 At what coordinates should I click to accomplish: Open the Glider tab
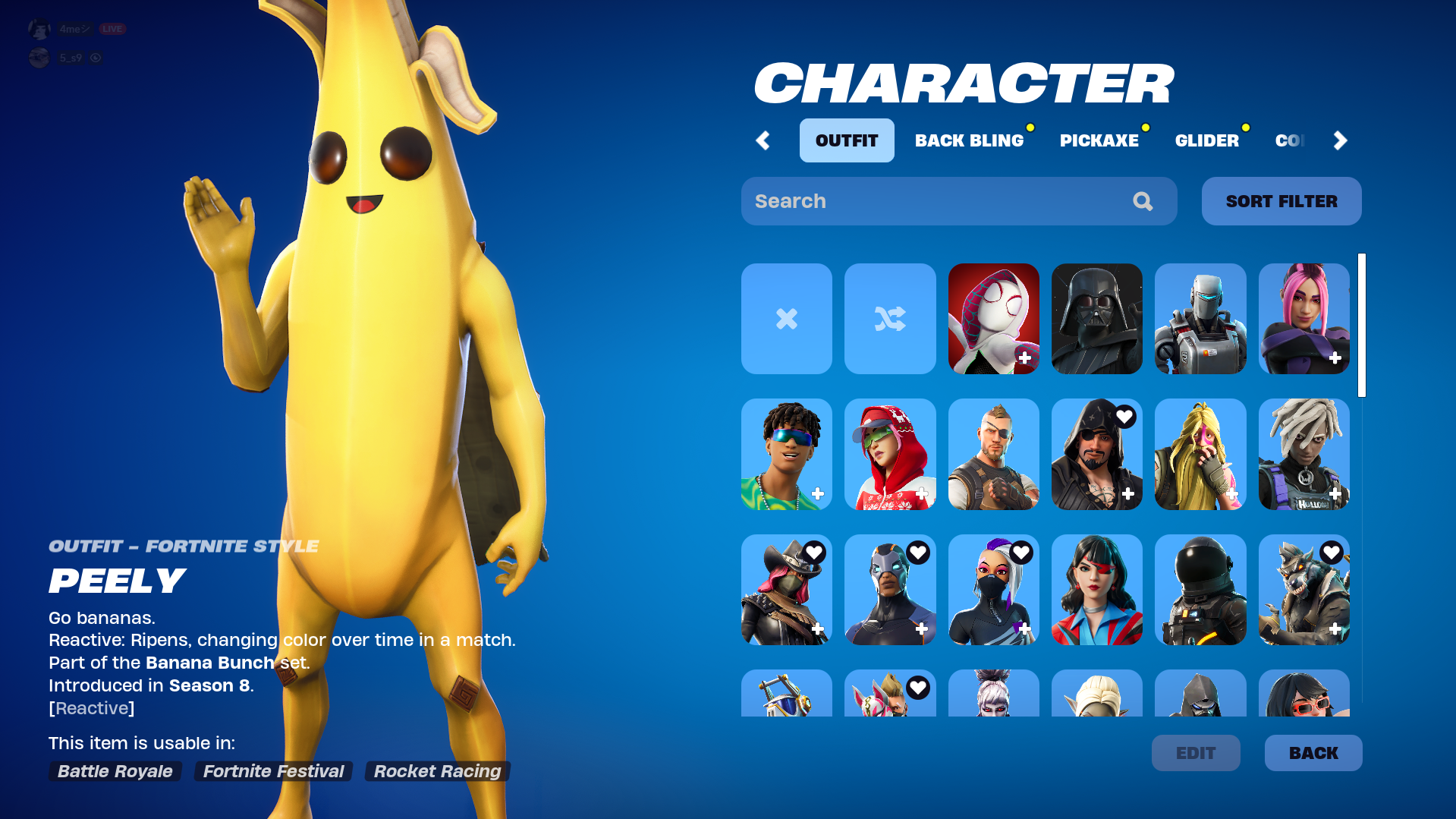[x=1207, y=140]
